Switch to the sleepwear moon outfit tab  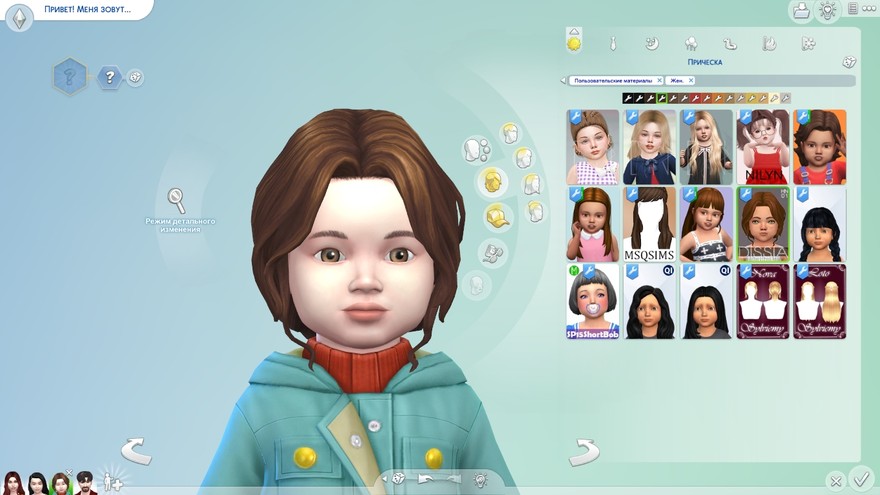pyautogui.click(x=651, y=43)
